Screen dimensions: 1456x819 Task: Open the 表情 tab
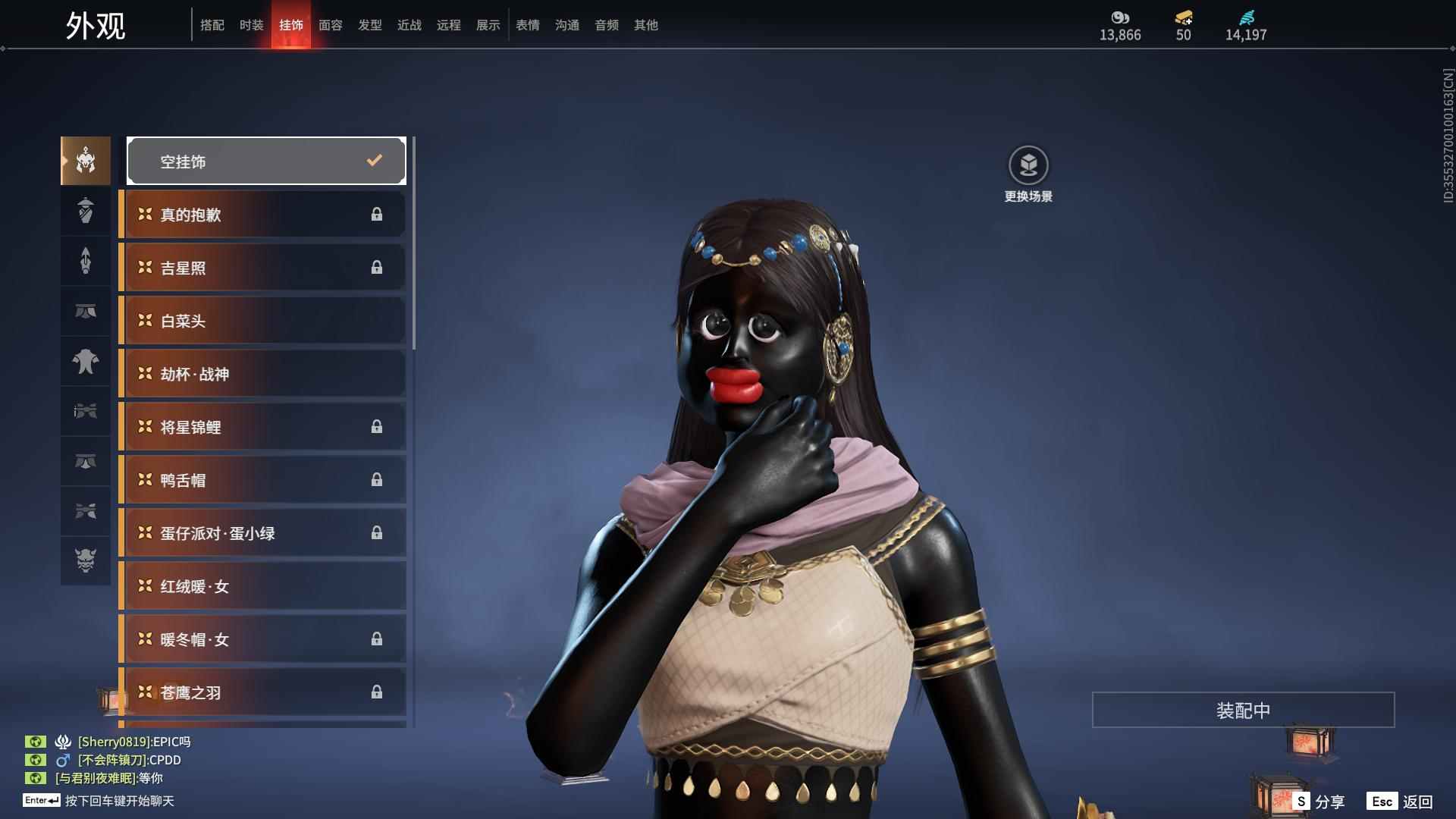(x=527, y=25)
